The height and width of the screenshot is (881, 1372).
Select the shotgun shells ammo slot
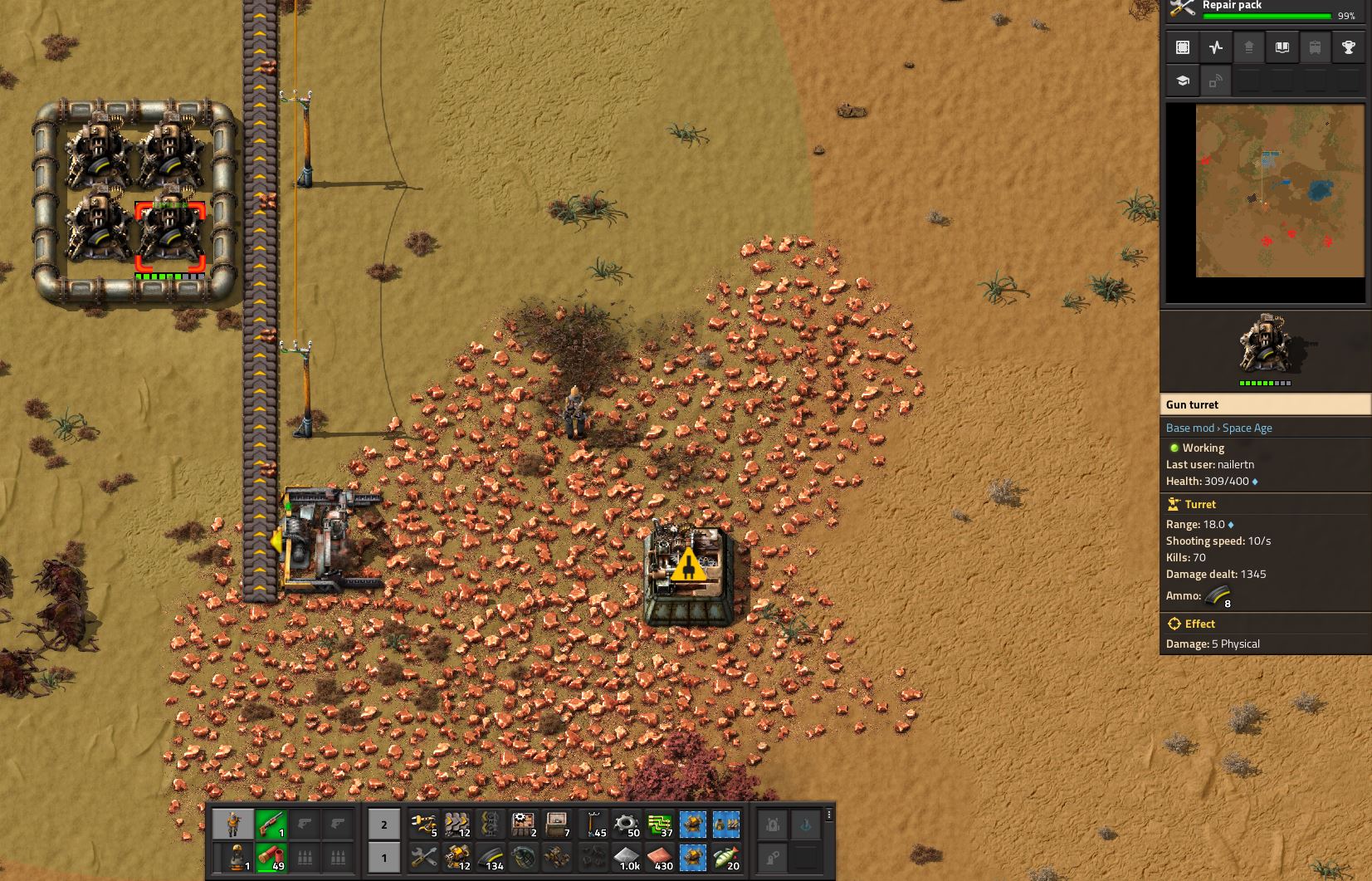pos(271,857)
